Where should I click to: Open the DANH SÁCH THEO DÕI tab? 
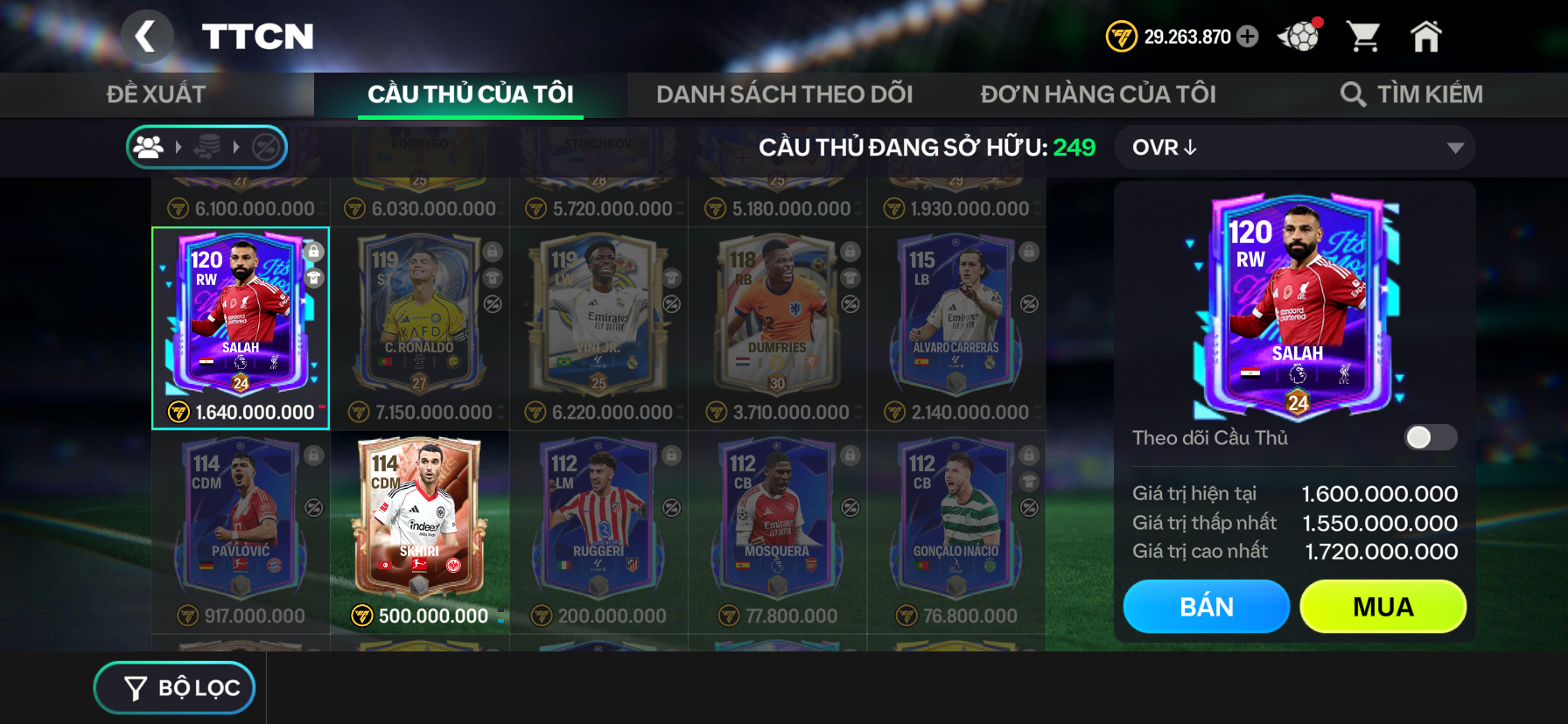pos(784,94)
